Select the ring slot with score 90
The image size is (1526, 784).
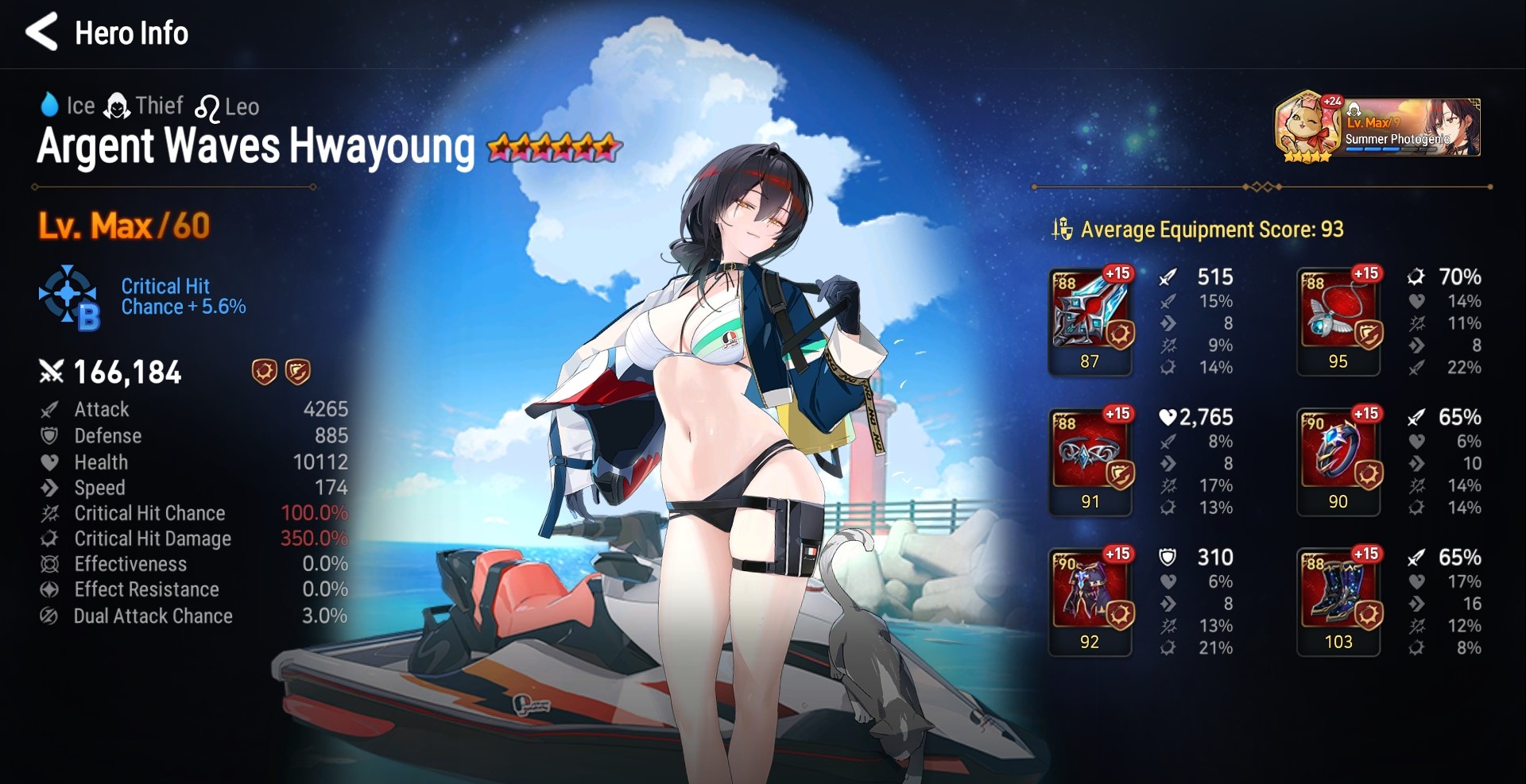point(1338,461)
